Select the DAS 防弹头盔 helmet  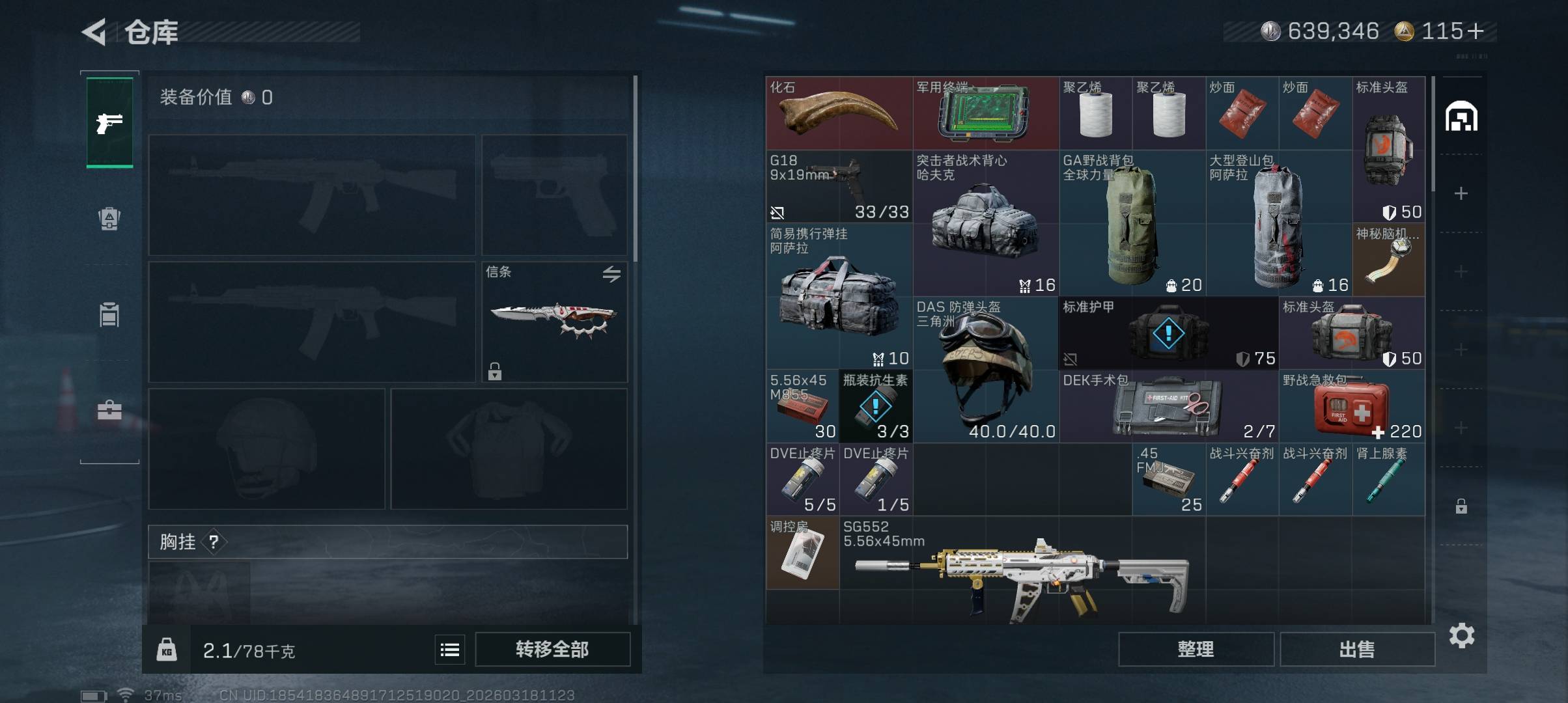985,370
